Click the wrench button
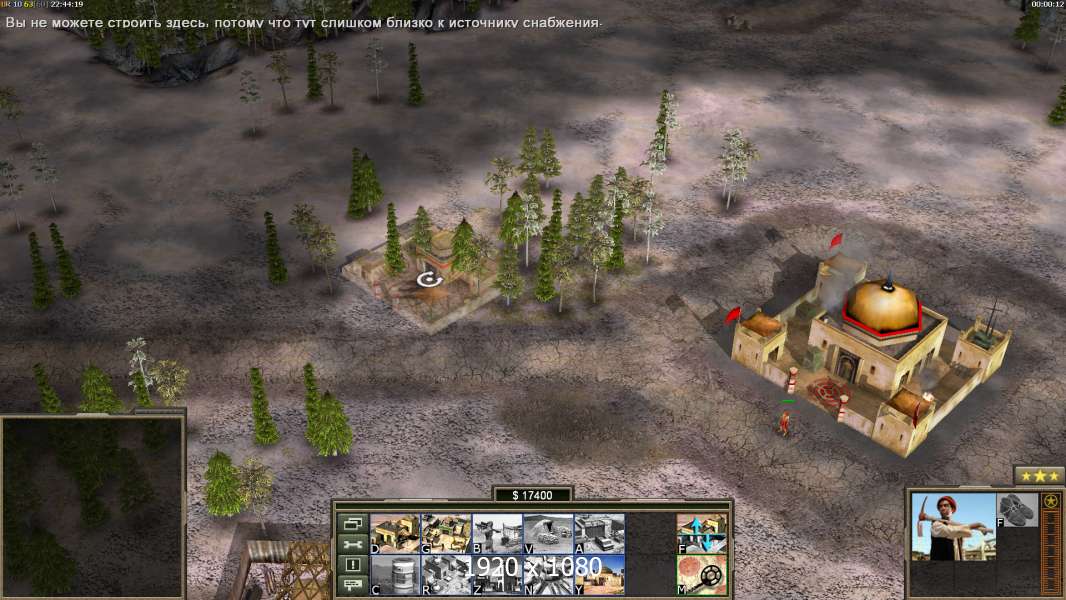The width and height of the screenshot is (1066, 600). (x=352, y=544)
